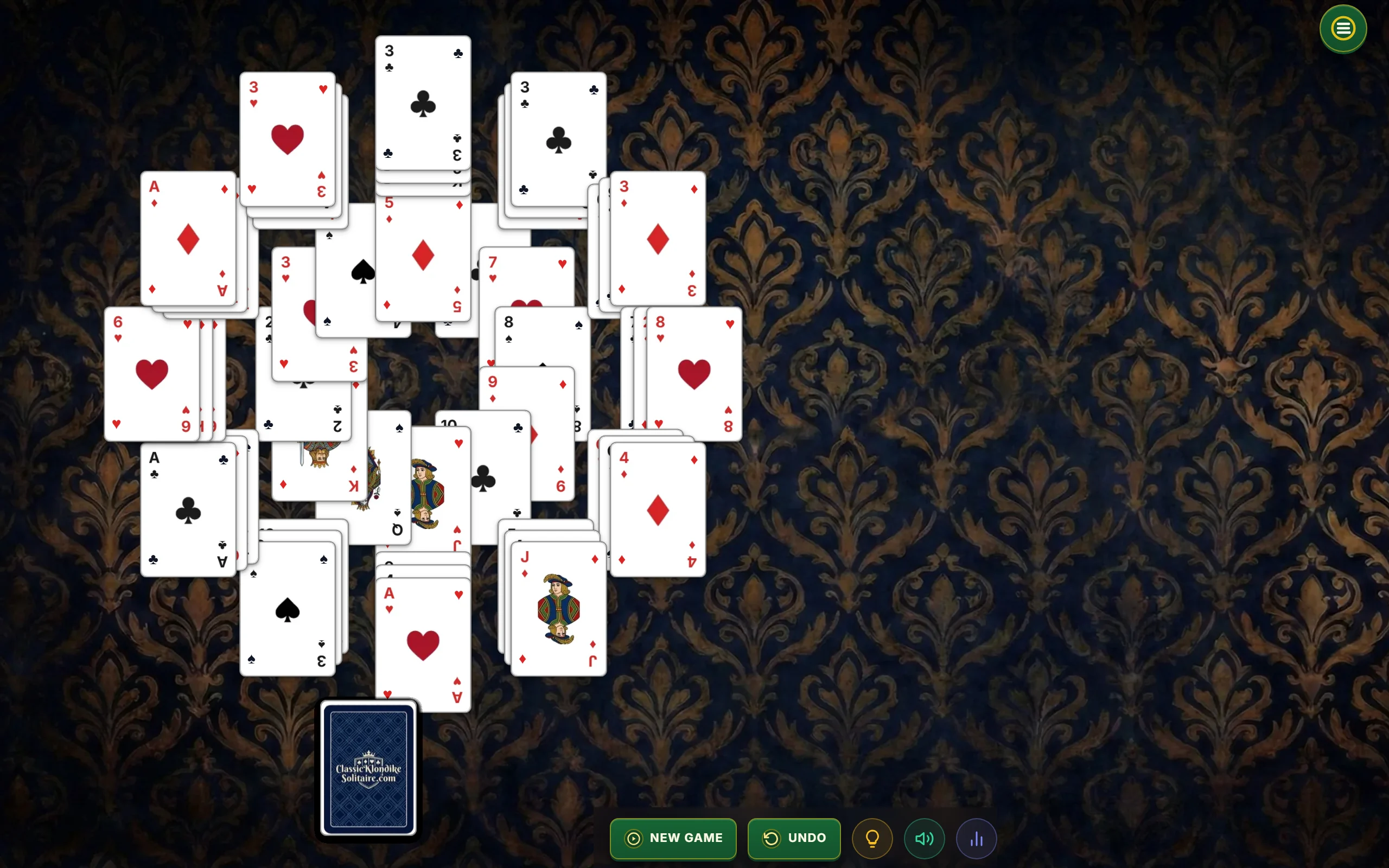Image resolution: width=1389 pixels, height=868 pixels.
Task: Click the Ace of clubs card
Action: point(188,508)
